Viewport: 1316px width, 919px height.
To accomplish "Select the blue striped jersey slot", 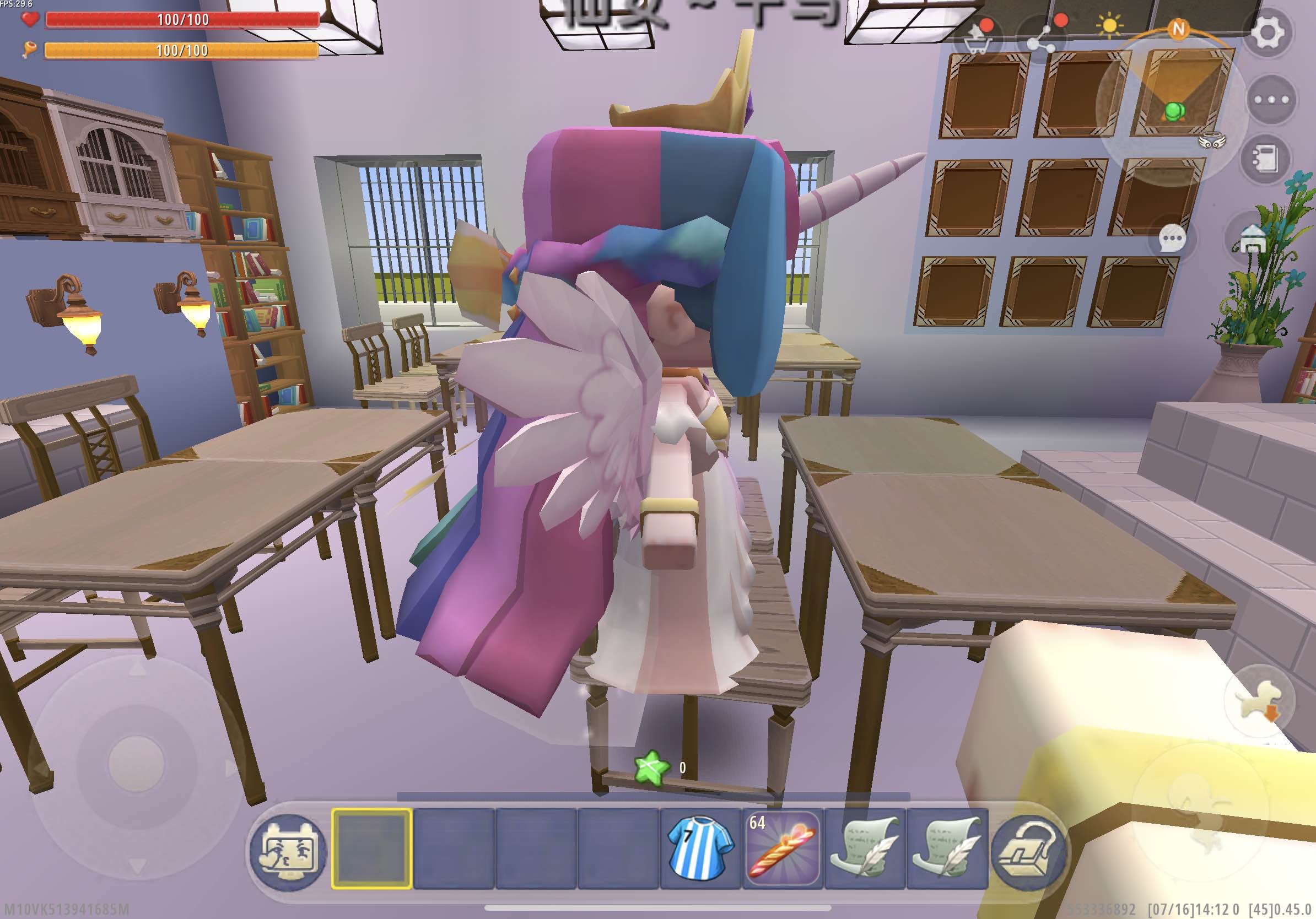I will point(700,849).
